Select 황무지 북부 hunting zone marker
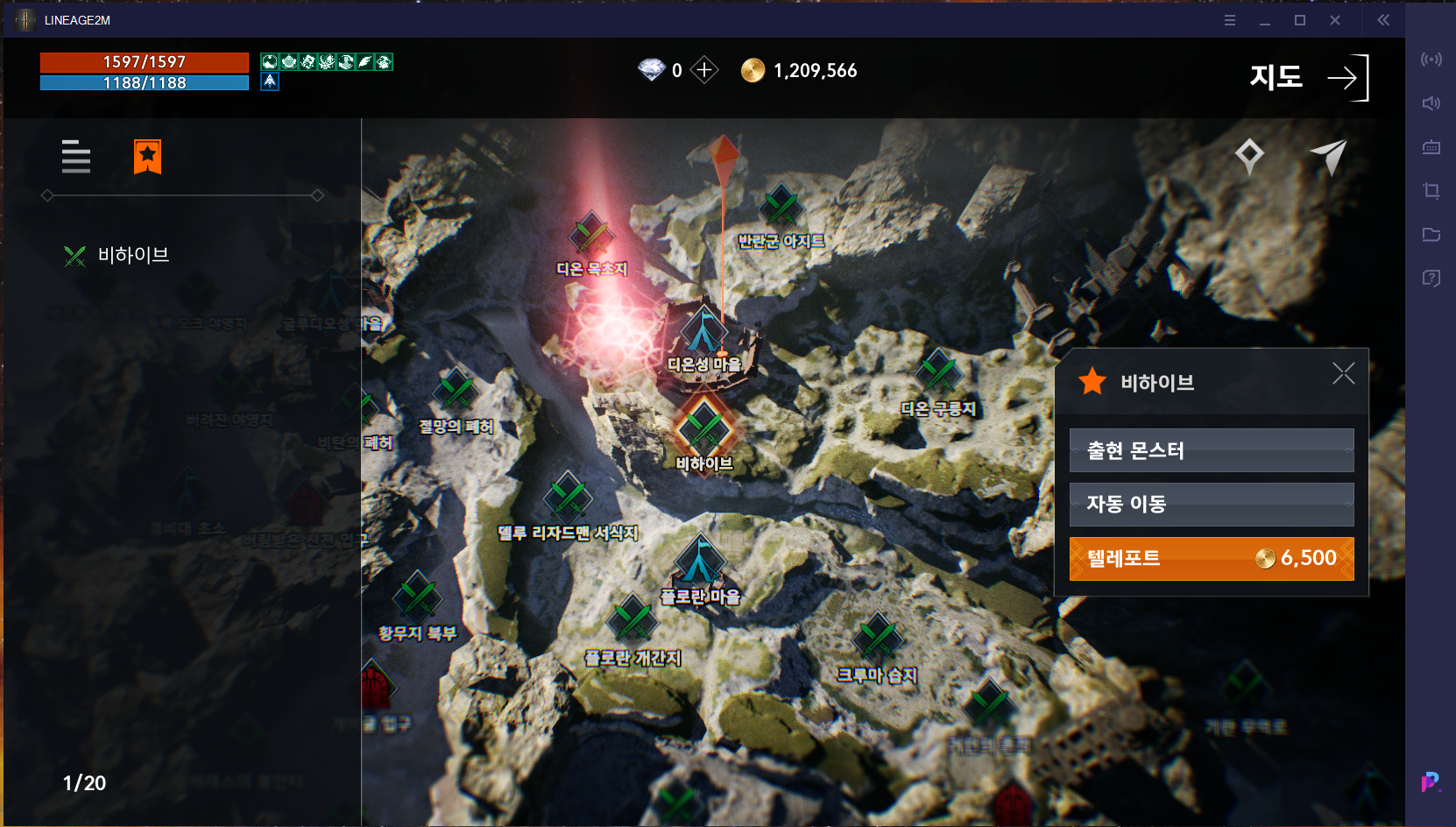1456x827 pixels. click(417, 599)
